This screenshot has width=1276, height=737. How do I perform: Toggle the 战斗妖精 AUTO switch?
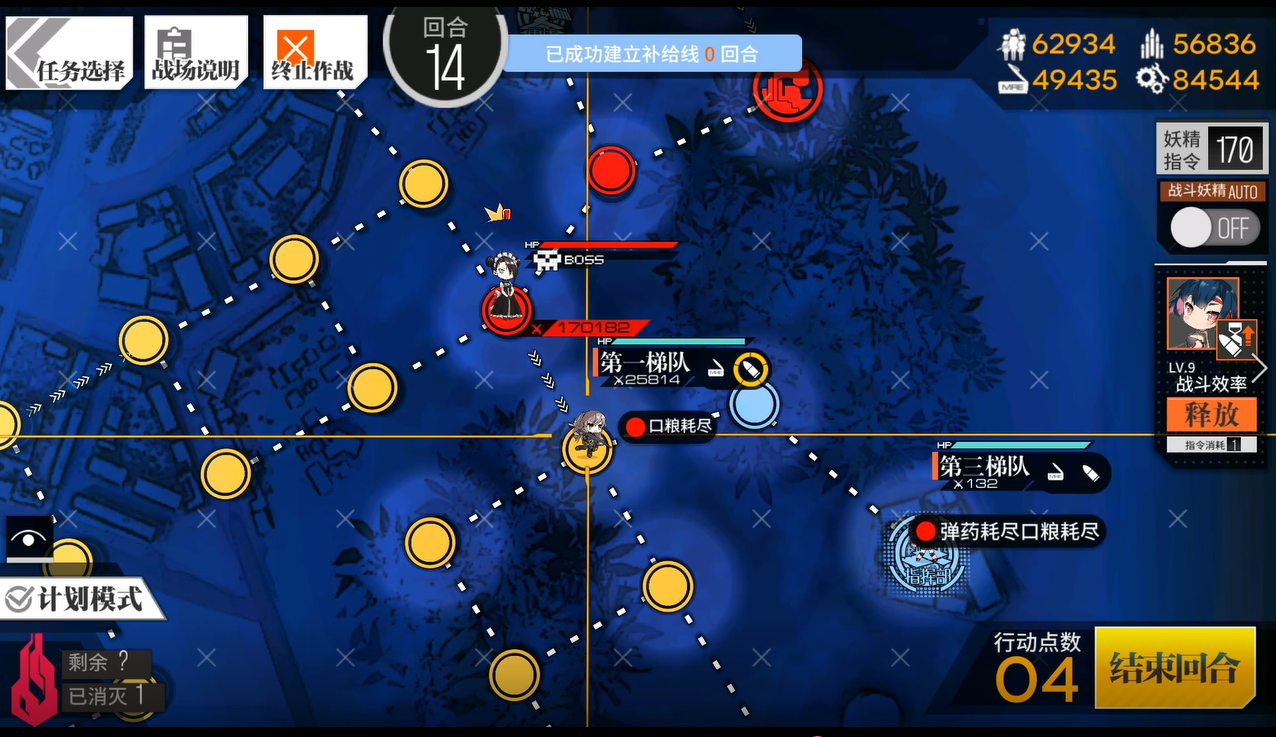click(x=1211, y=228)
